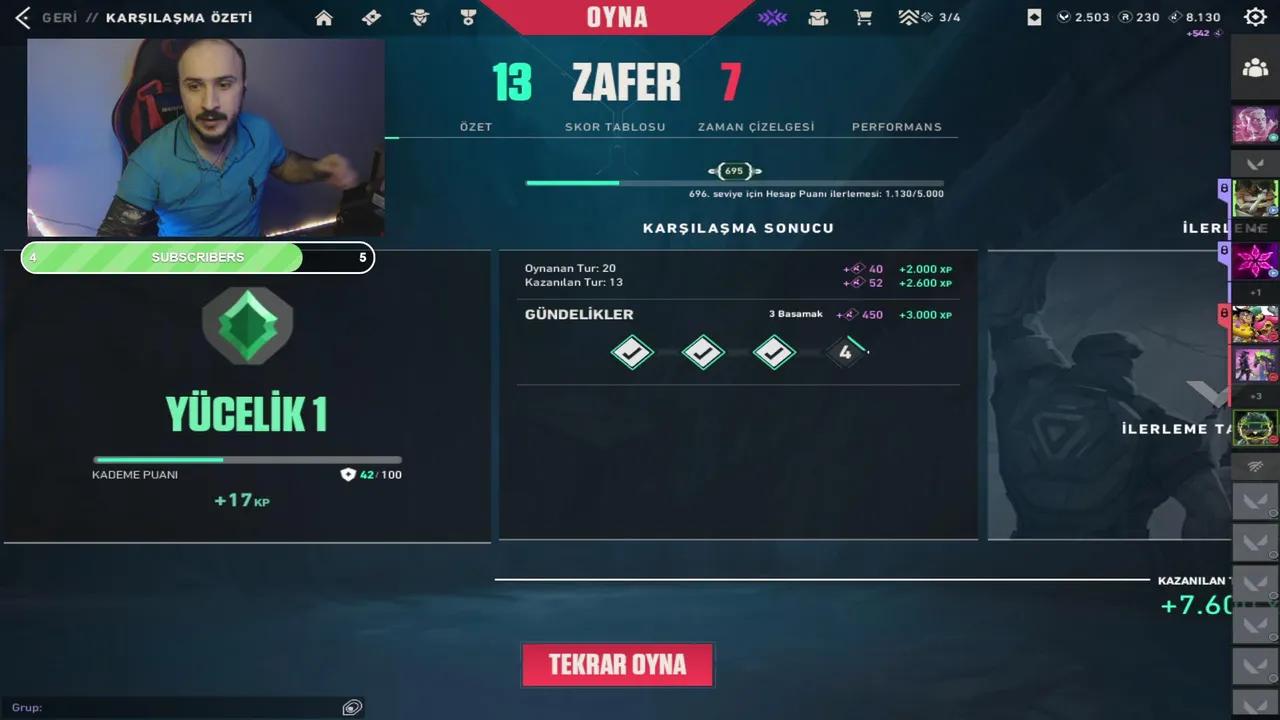This screenshot has width=1280, height=720.
Task: Open the settings gear in the top right
Action: point(1255,17)
